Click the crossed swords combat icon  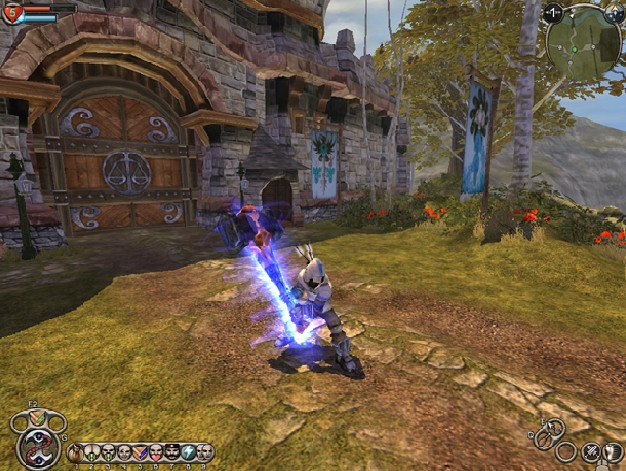591,452
